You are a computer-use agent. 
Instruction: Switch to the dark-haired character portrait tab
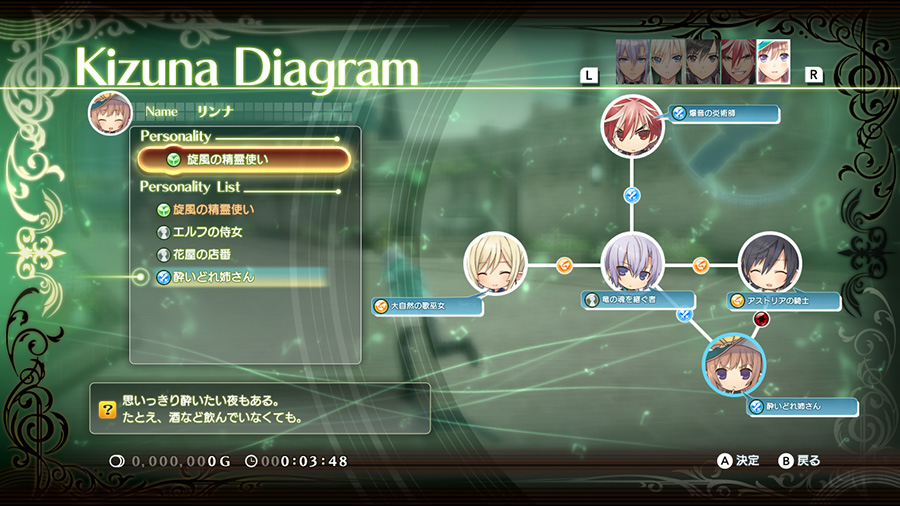coord(701,62)
